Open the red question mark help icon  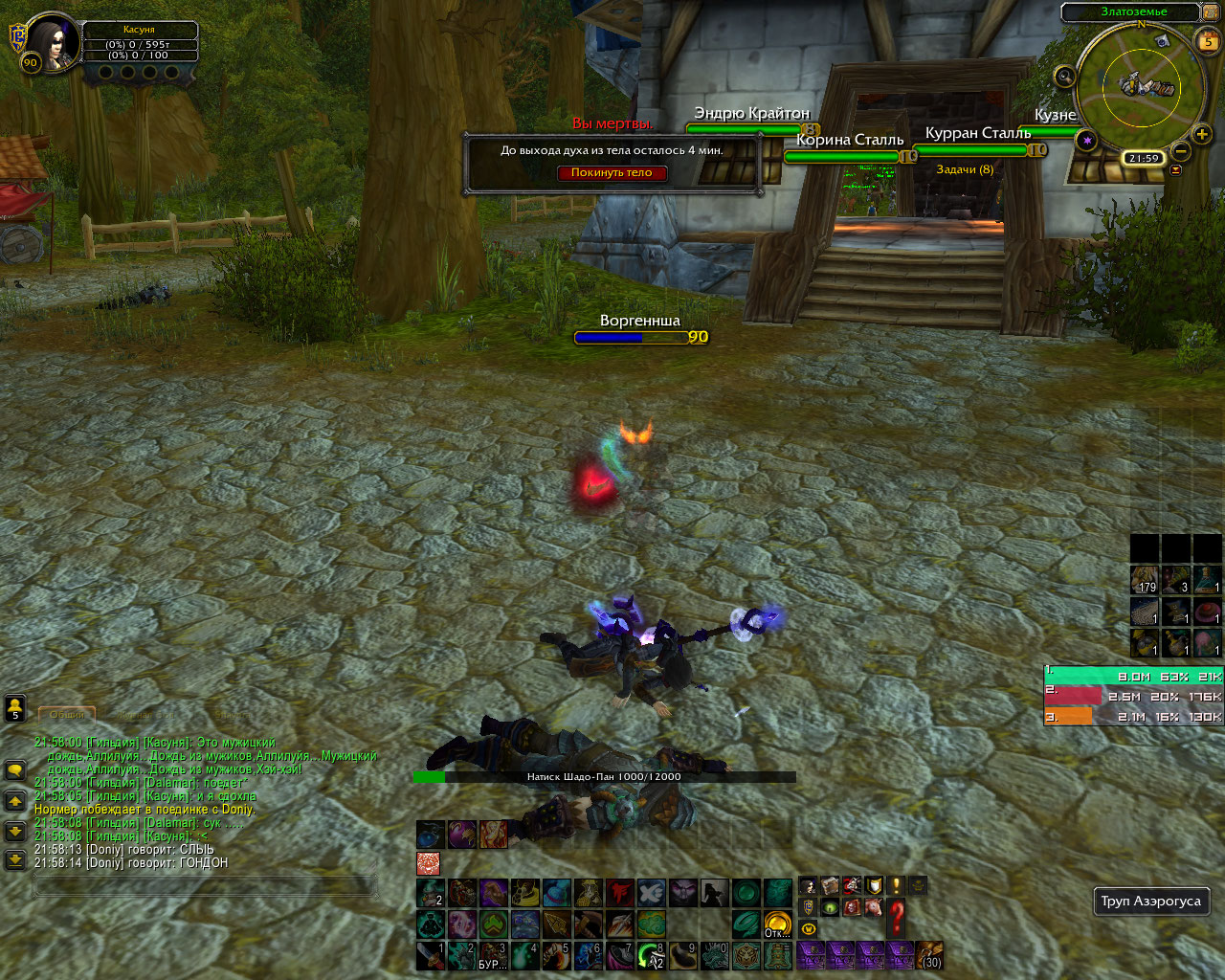tap(896, 918)
